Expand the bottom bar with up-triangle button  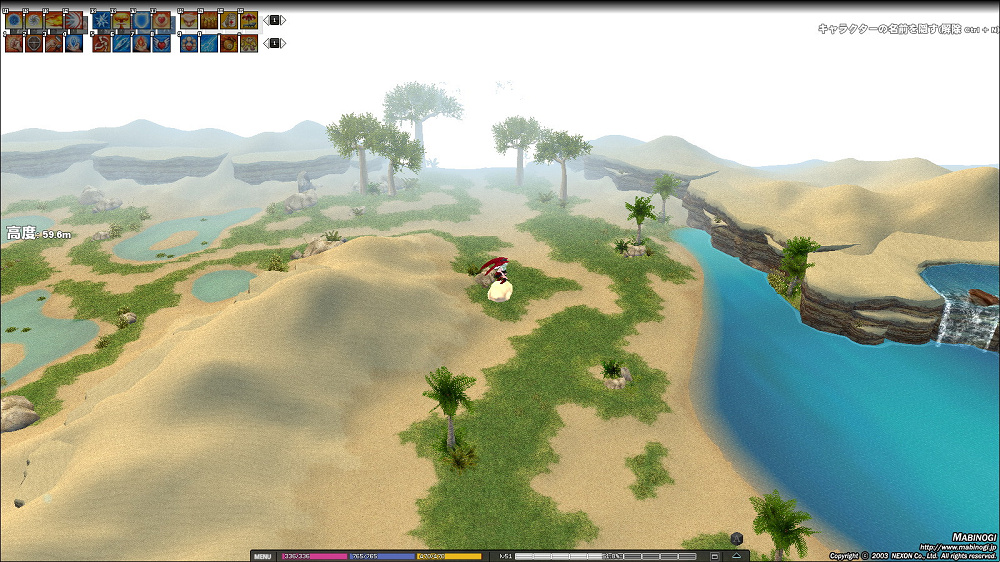pos(736,556)
